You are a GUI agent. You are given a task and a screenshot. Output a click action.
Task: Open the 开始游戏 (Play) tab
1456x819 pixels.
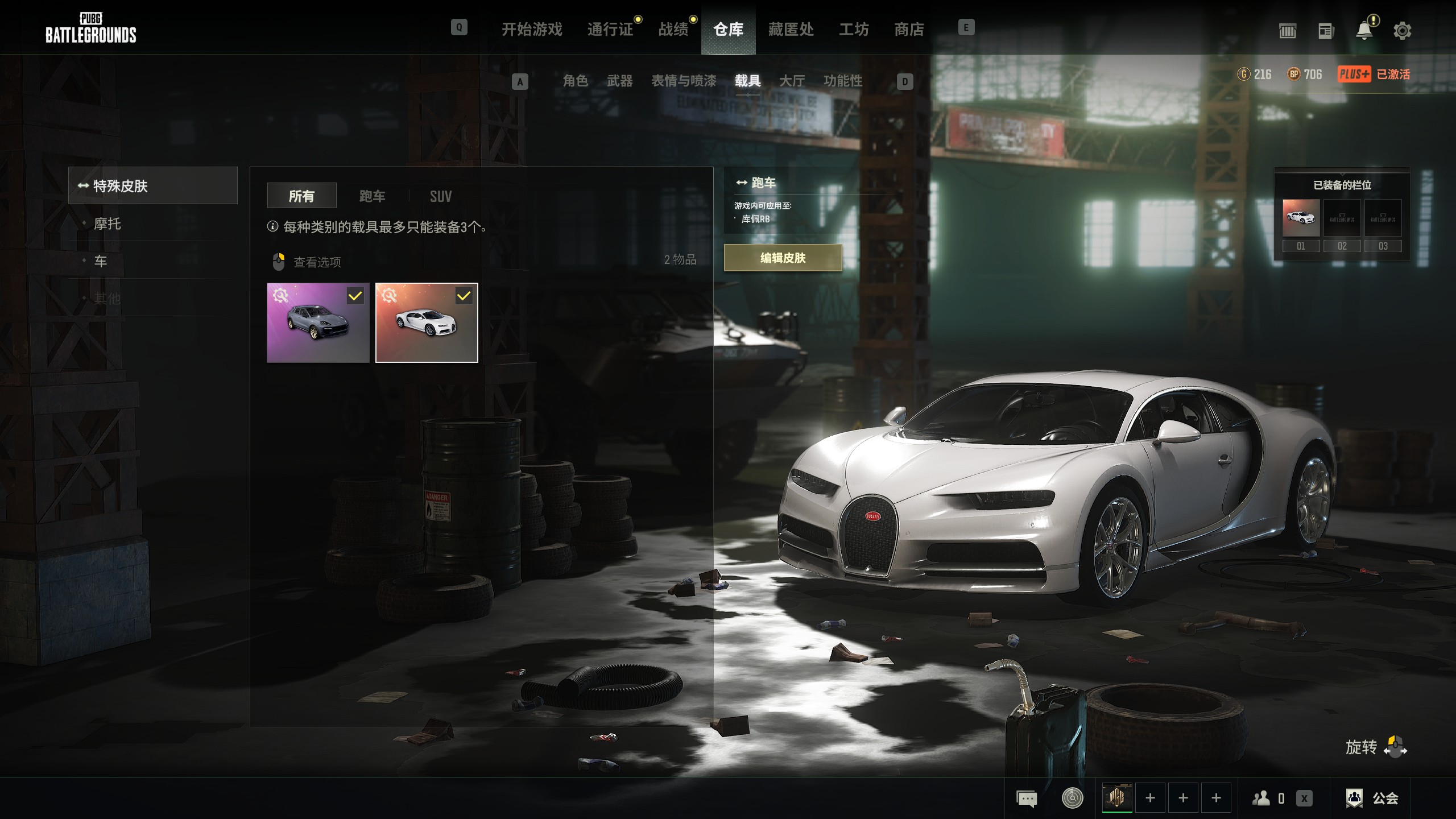click(x=531, y=29)
